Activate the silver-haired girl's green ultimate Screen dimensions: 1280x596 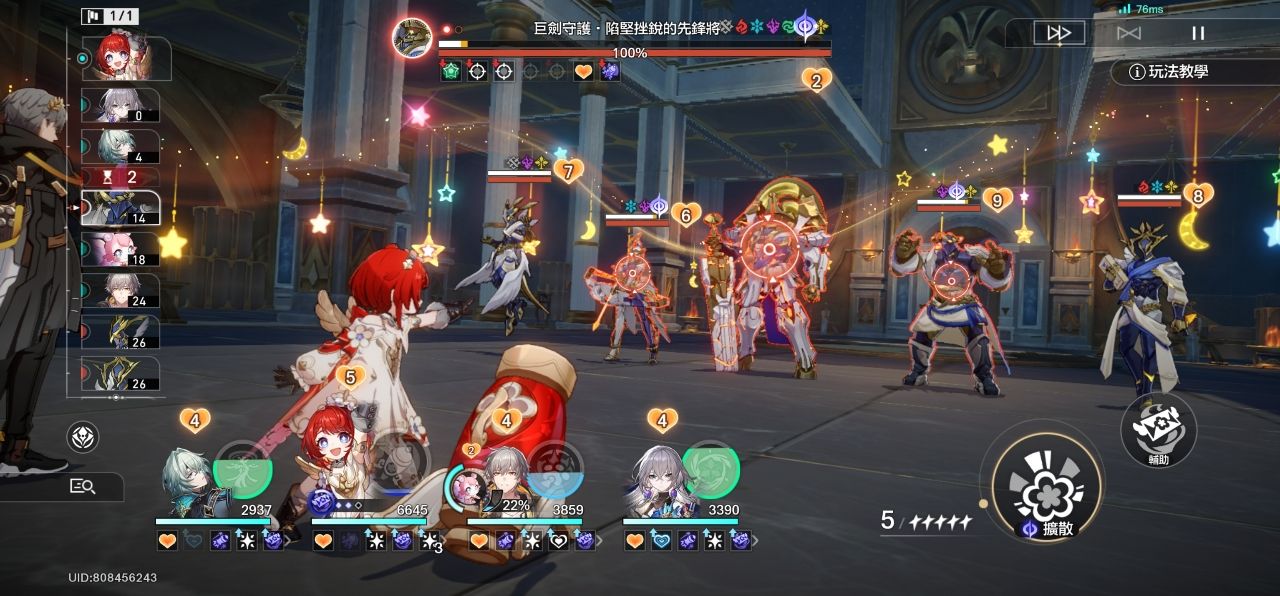710,465
